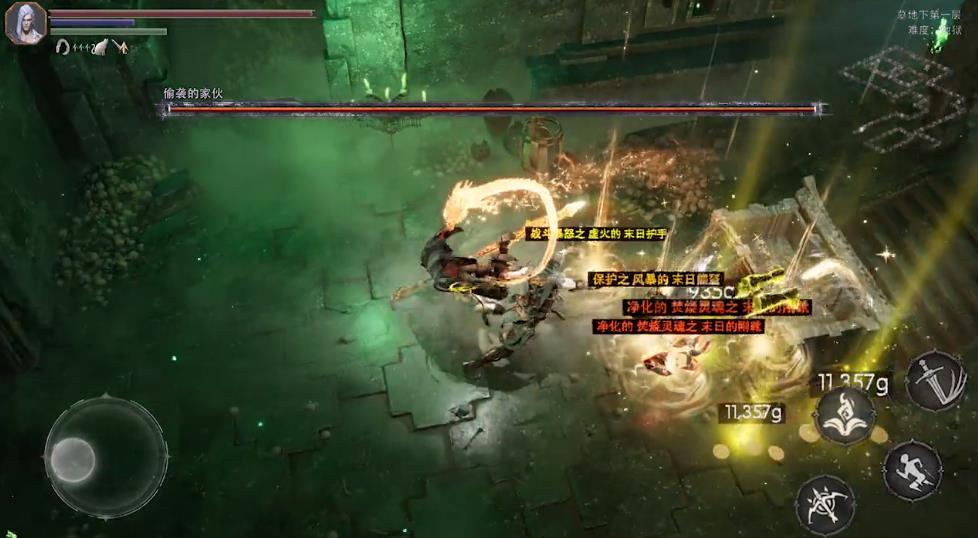Pick up the 保护之风暴的 loot label
Image resolution: width=978 pixels, height=538 pixels.
click(656, 279)
